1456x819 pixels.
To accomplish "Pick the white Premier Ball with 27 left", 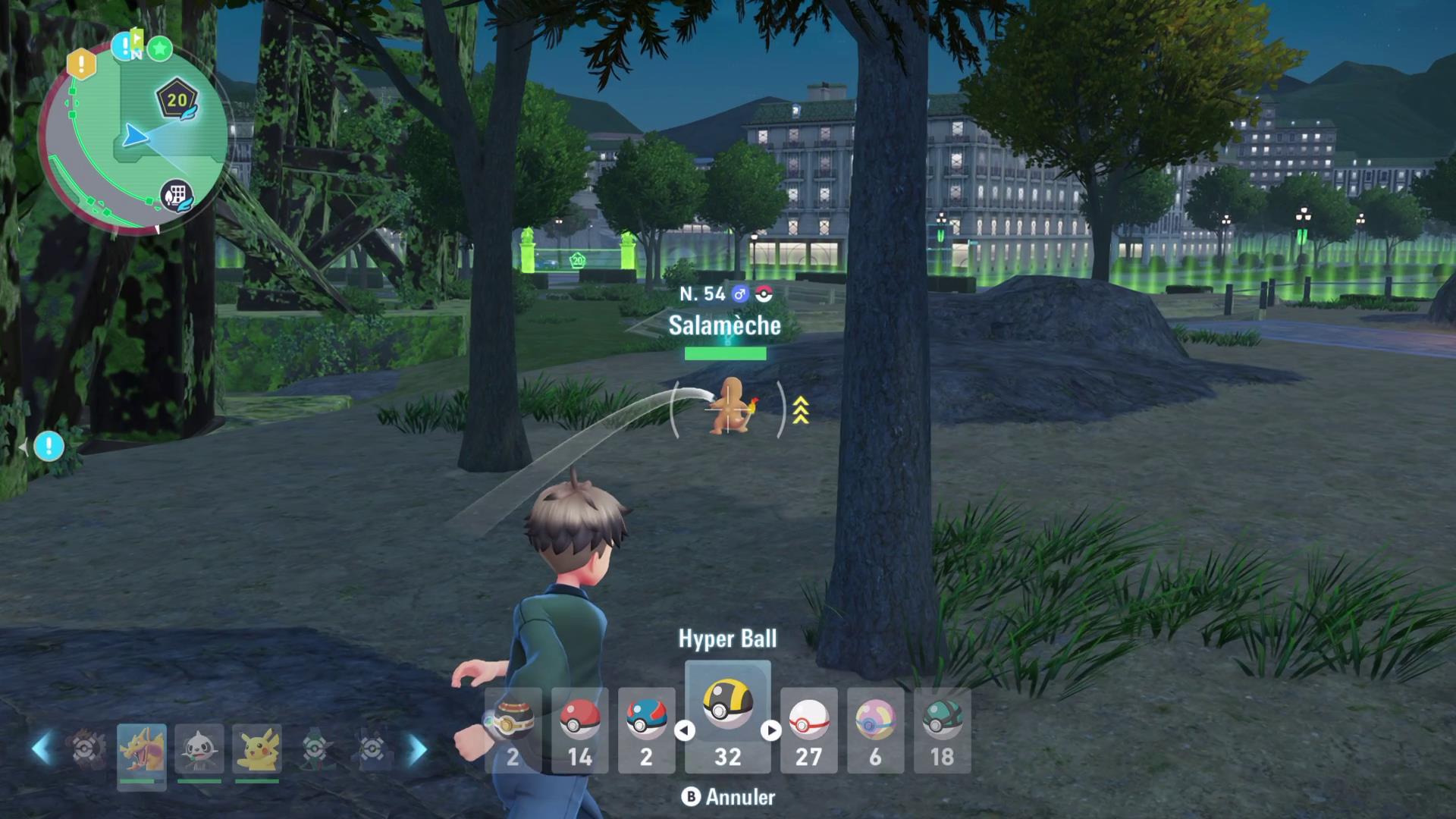I will click(808, 730).
